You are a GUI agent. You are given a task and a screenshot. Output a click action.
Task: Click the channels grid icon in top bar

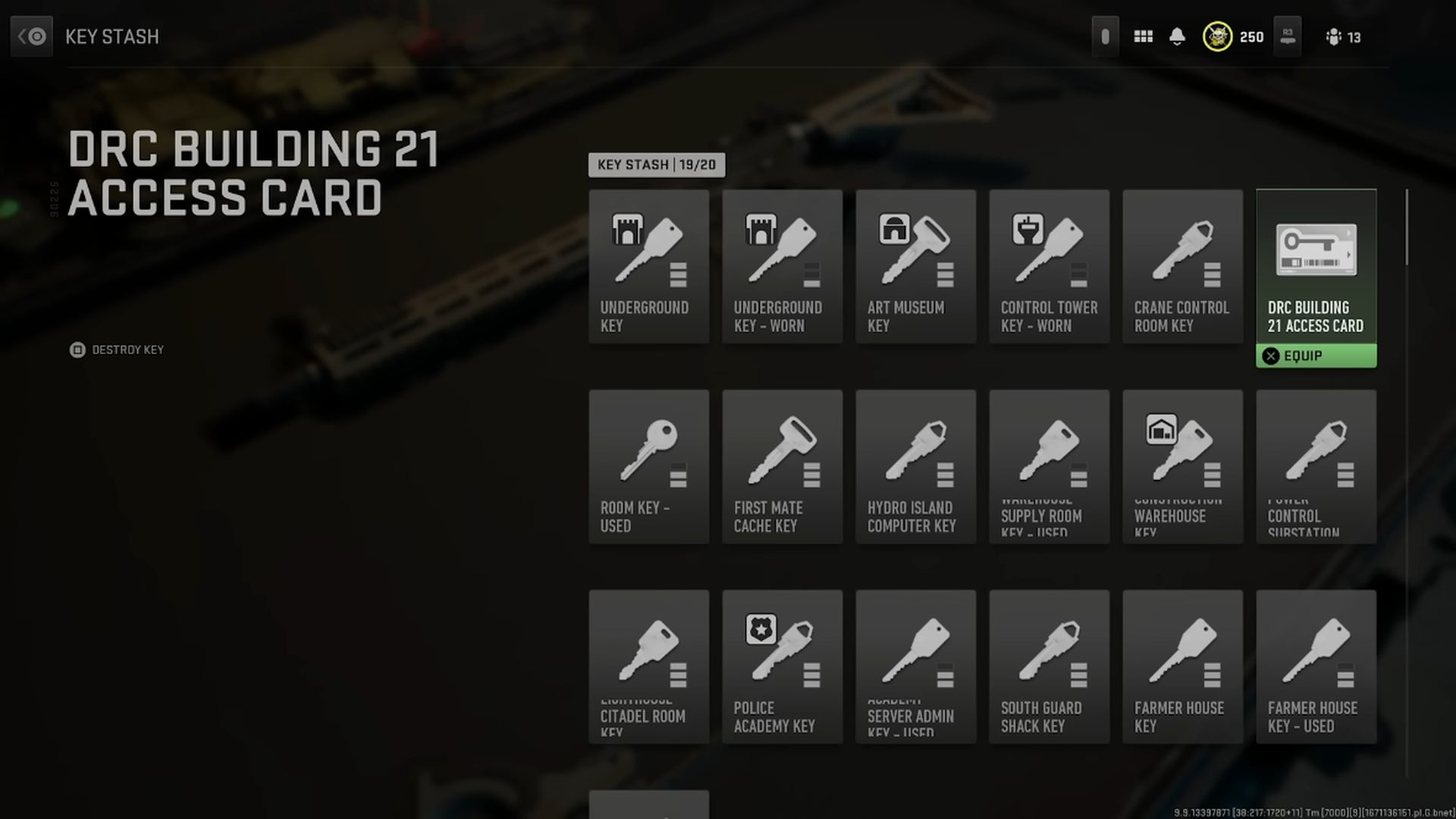click(x=1143, y=36)
